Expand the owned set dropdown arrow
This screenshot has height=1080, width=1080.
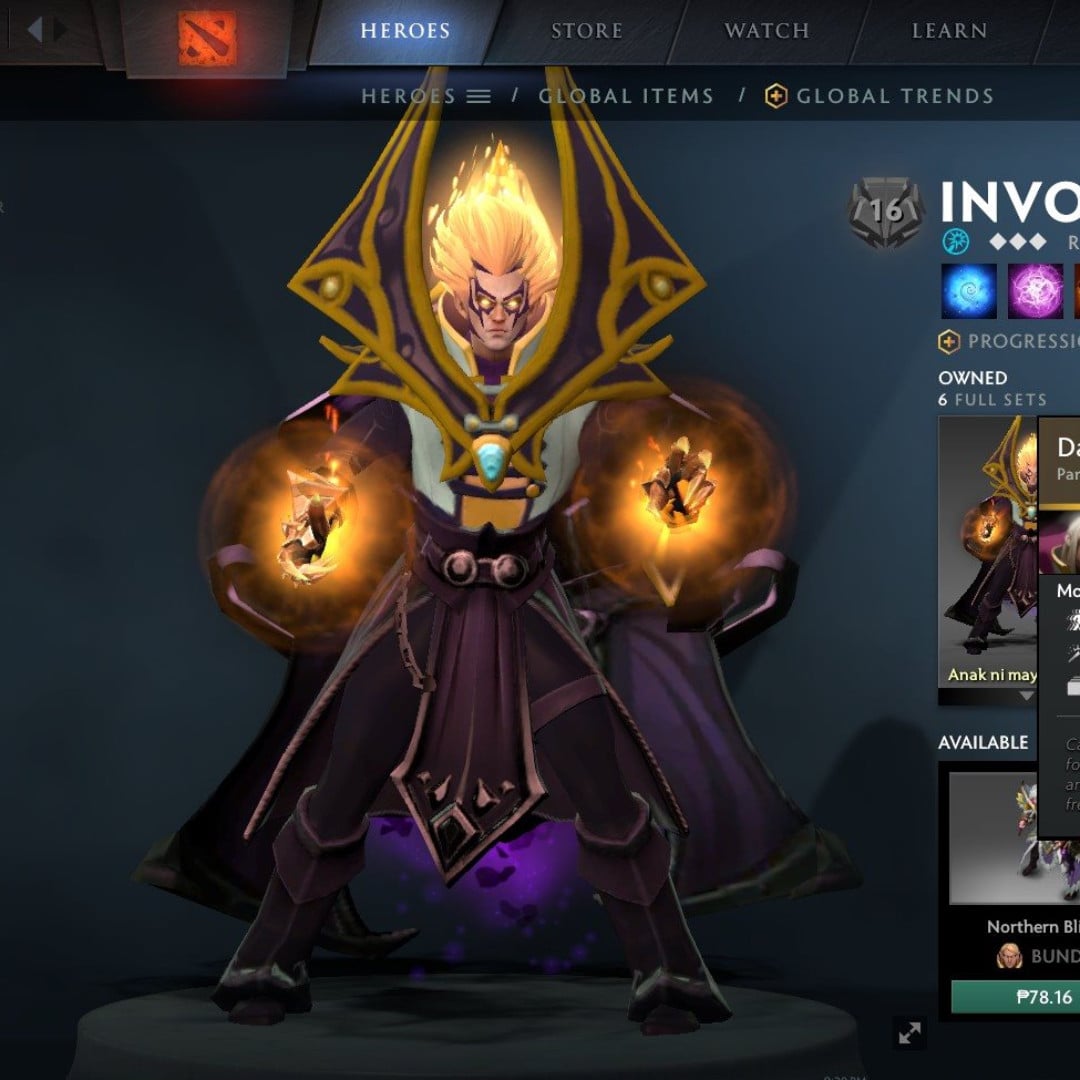1027,696
